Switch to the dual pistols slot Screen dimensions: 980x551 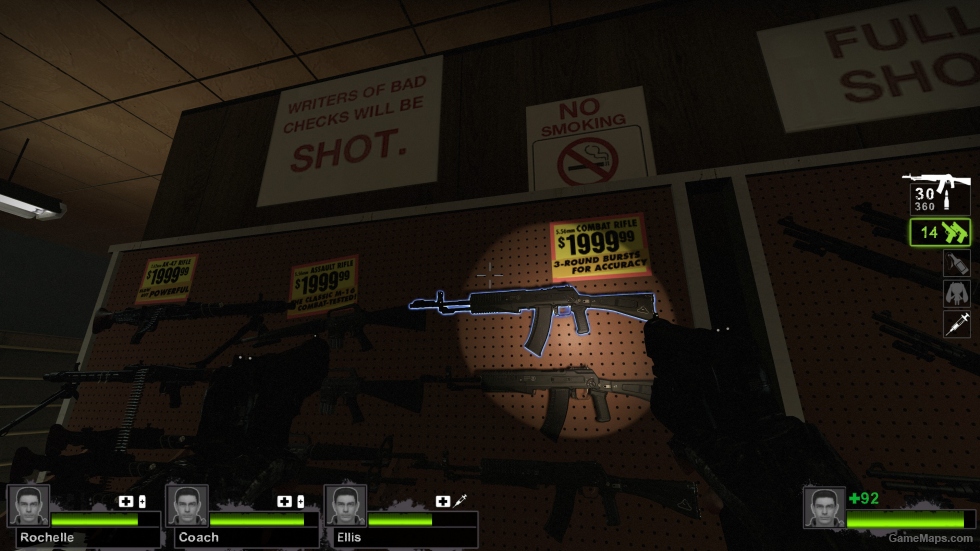click(x=939, y=233)
